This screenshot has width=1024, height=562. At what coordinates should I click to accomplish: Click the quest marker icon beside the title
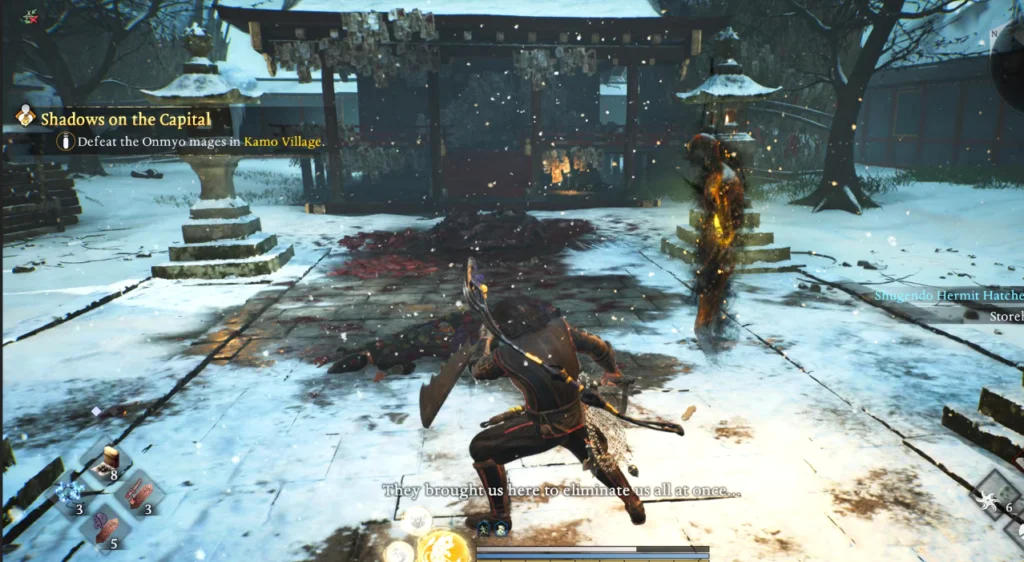tap(26, 117)
